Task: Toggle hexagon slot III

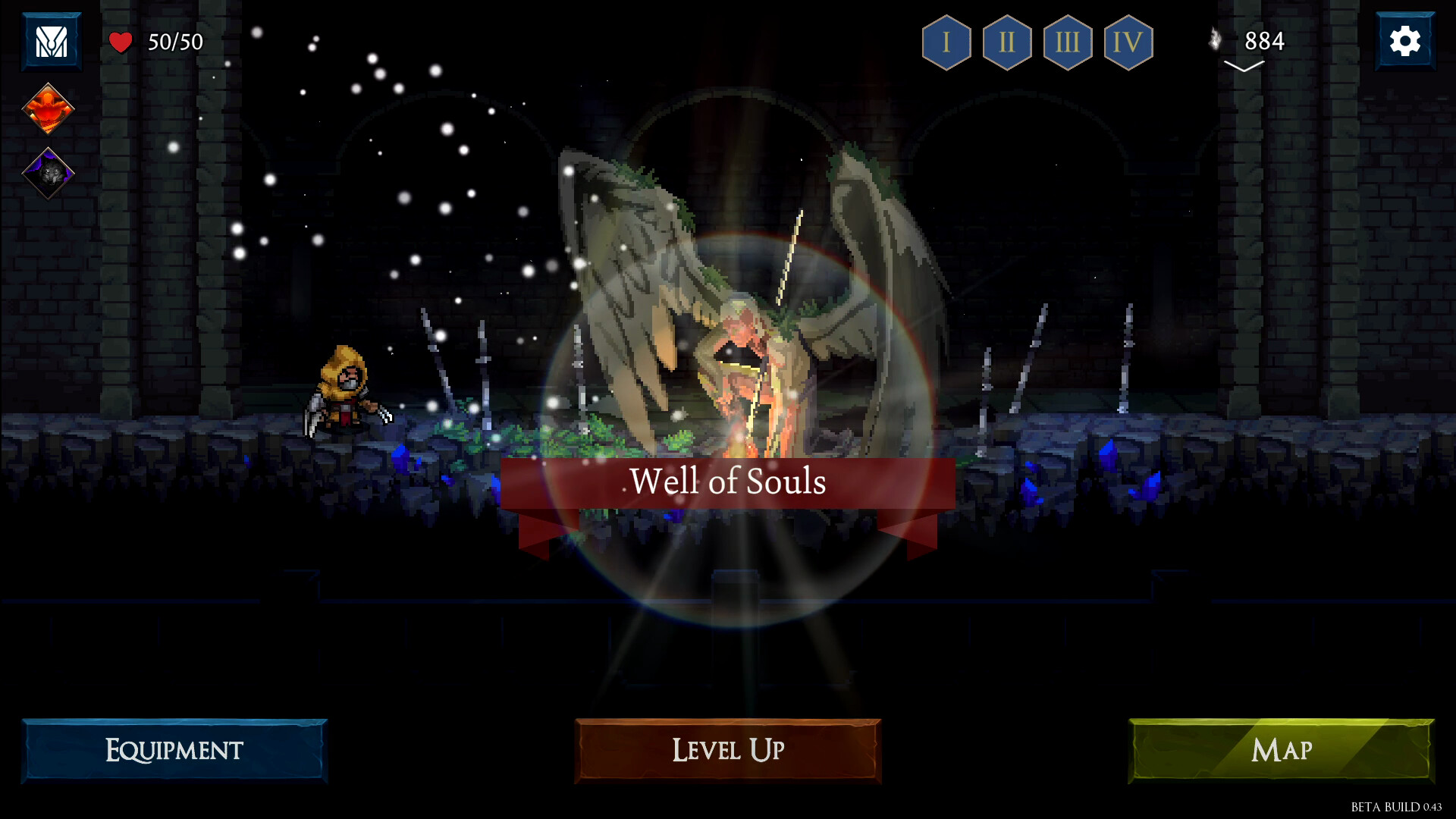Action: point(1068,43)
